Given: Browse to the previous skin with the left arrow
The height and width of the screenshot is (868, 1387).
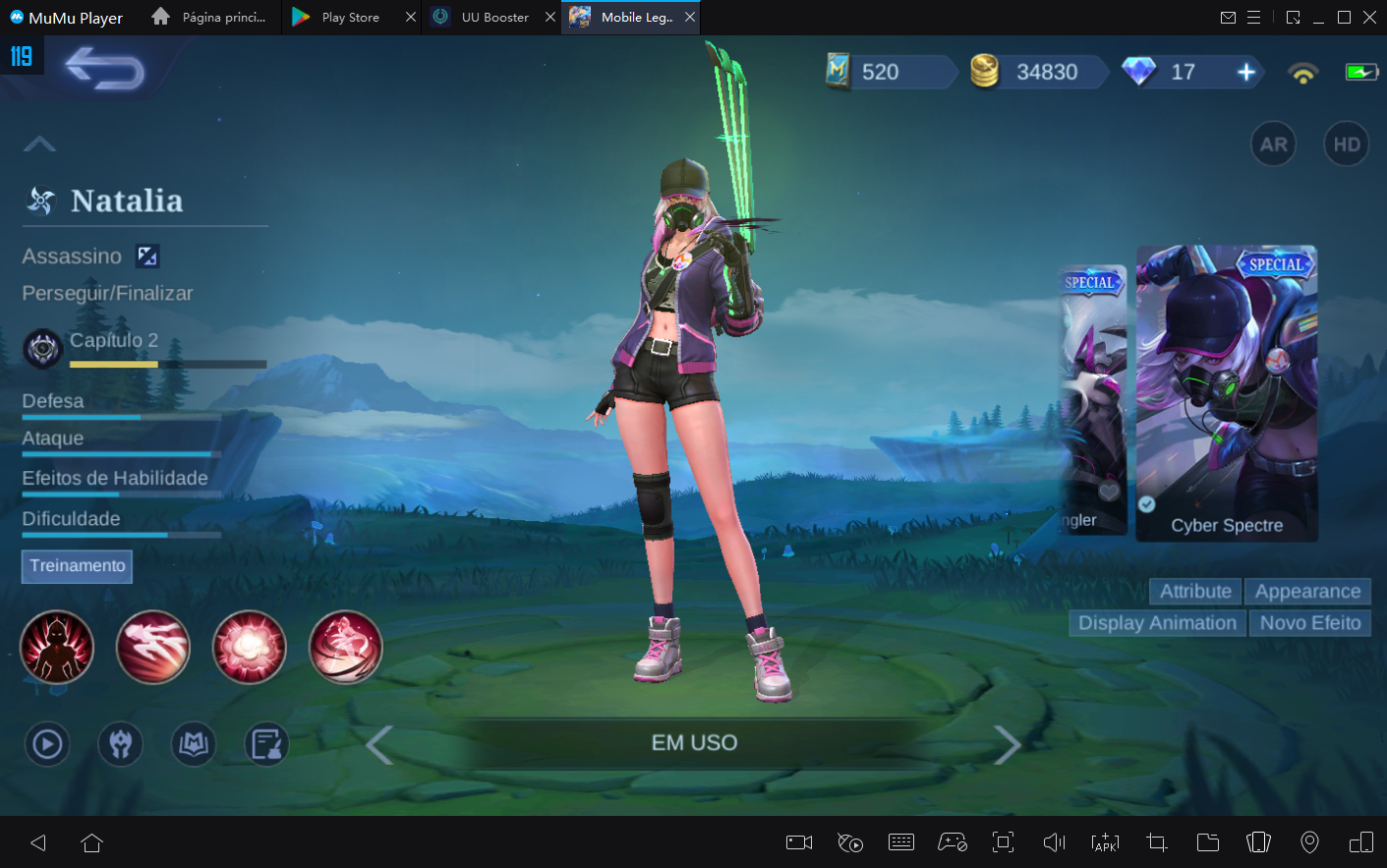Looking at the screenshot, I should coord(379,744).
